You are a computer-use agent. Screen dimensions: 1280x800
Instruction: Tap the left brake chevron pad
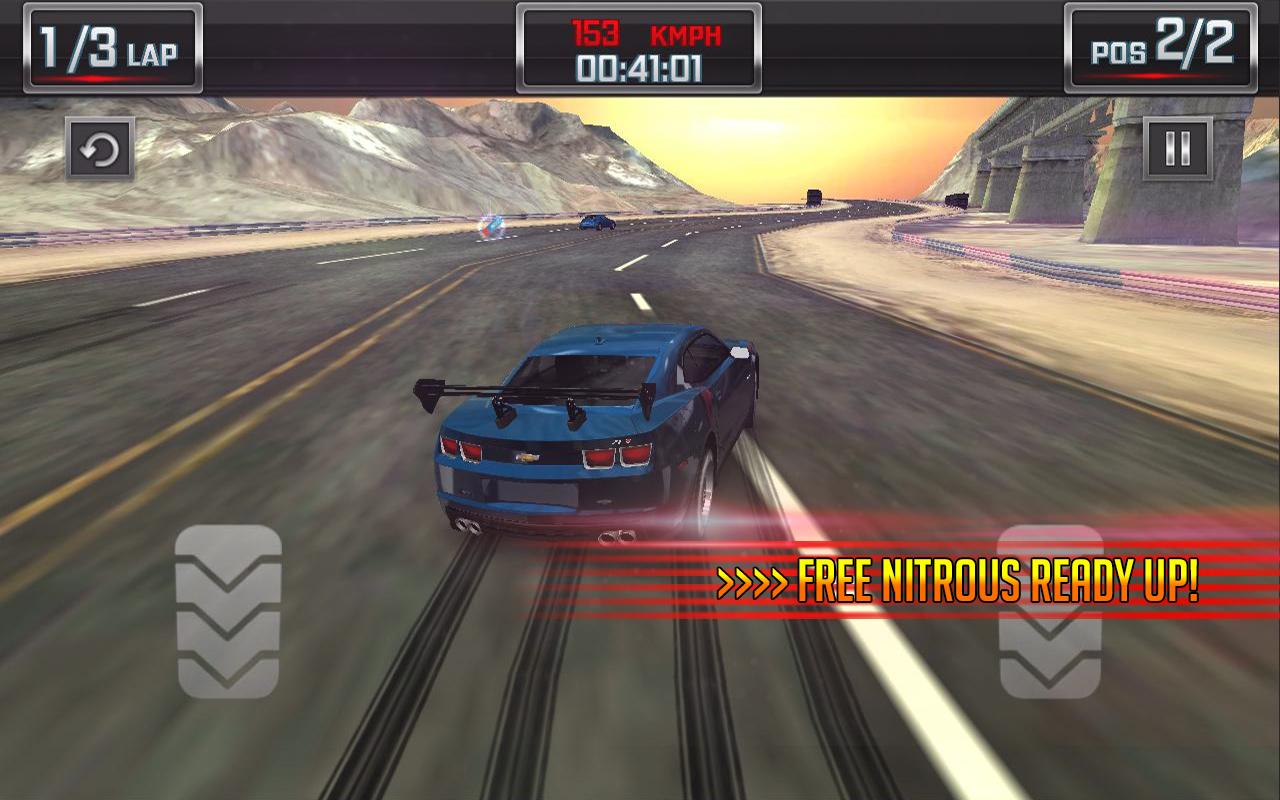[x=228, y=610]
